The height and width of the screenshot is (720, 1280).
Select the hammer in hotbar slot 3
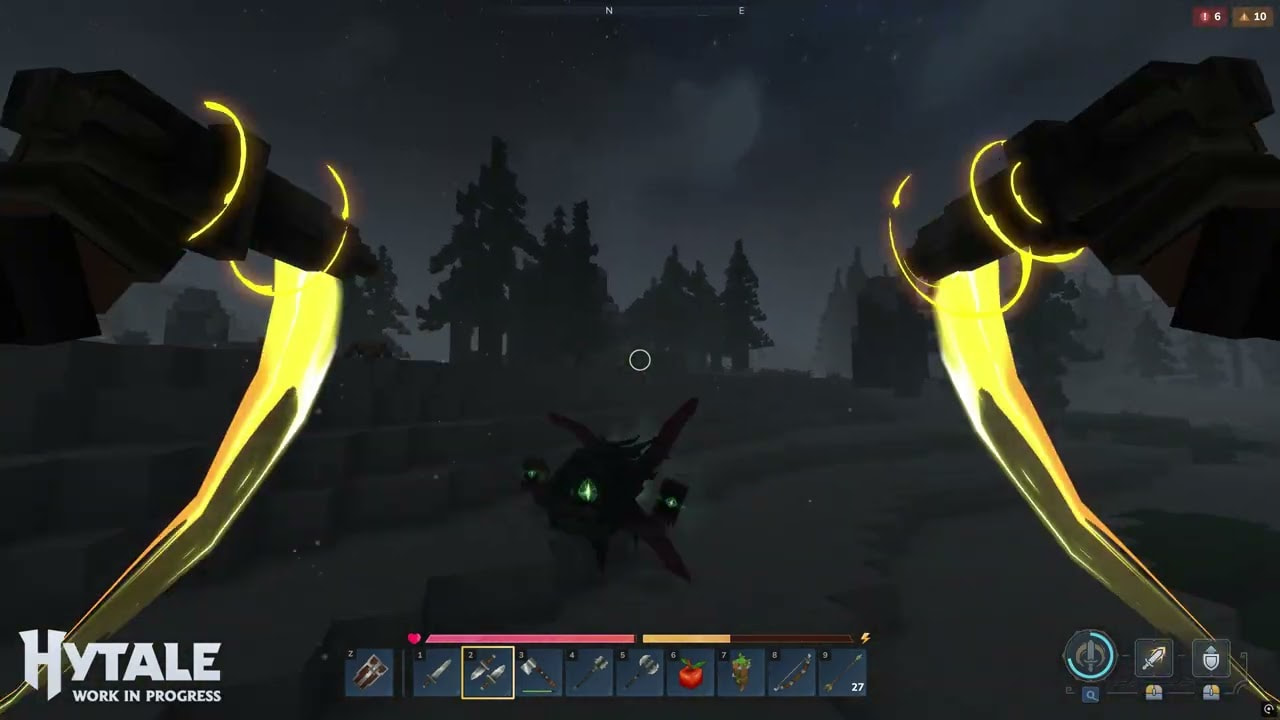click(x=538, y=672)
